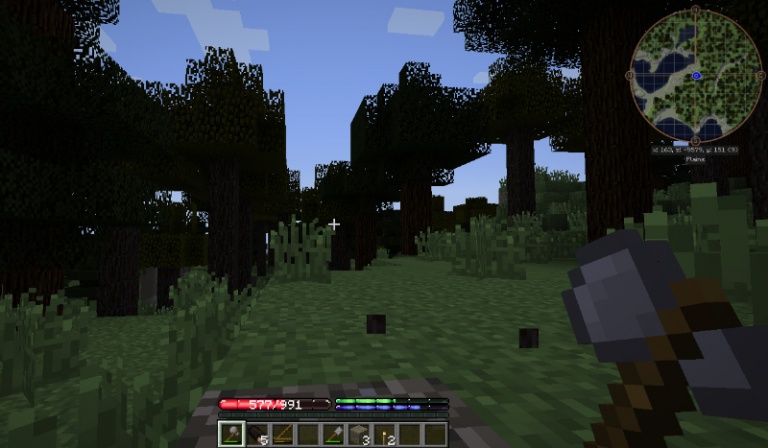Click the blue player marker on minimap

pyautogui.click(x=696, y=76)
